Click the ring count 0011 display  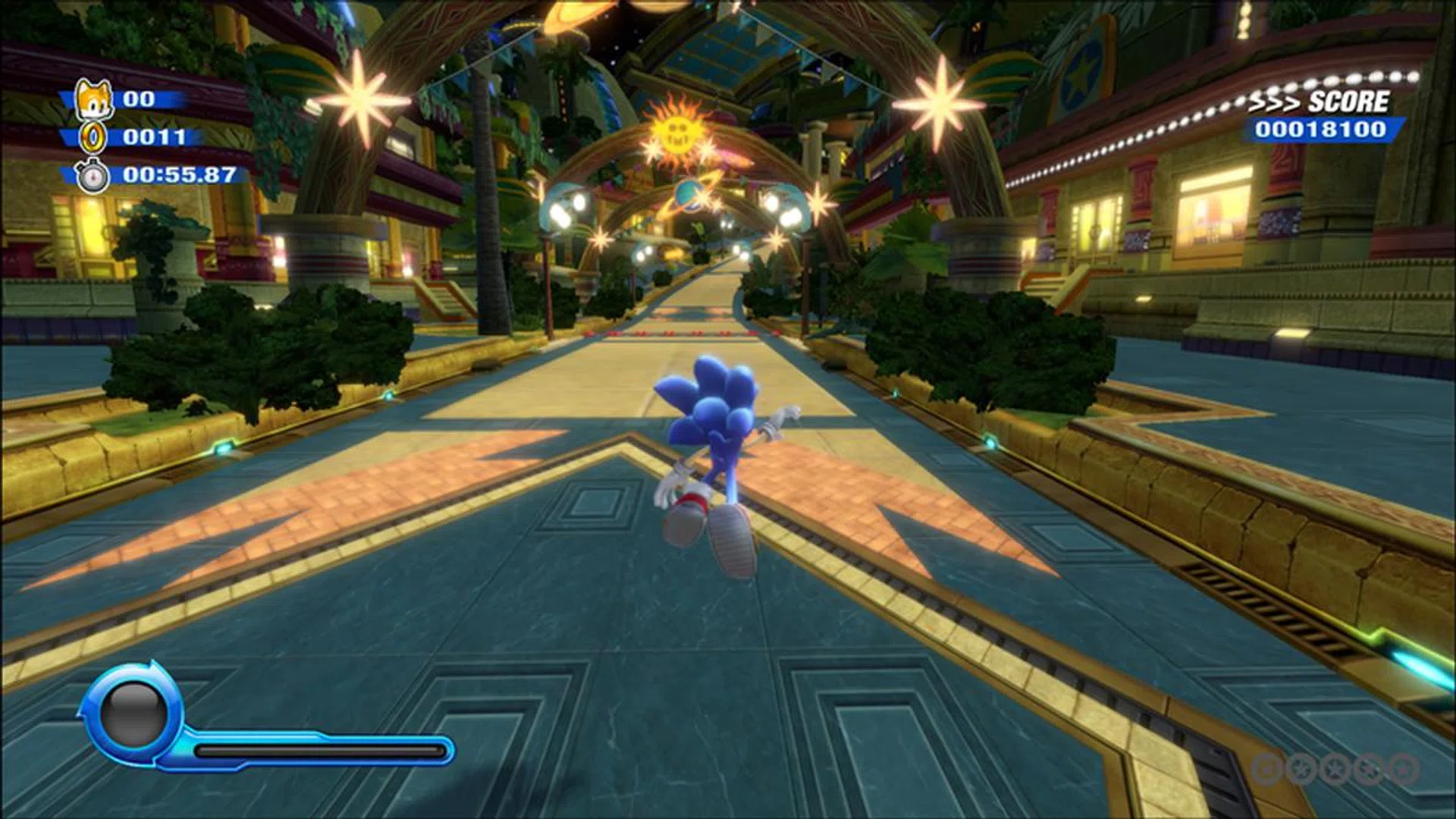pos(156,136)
